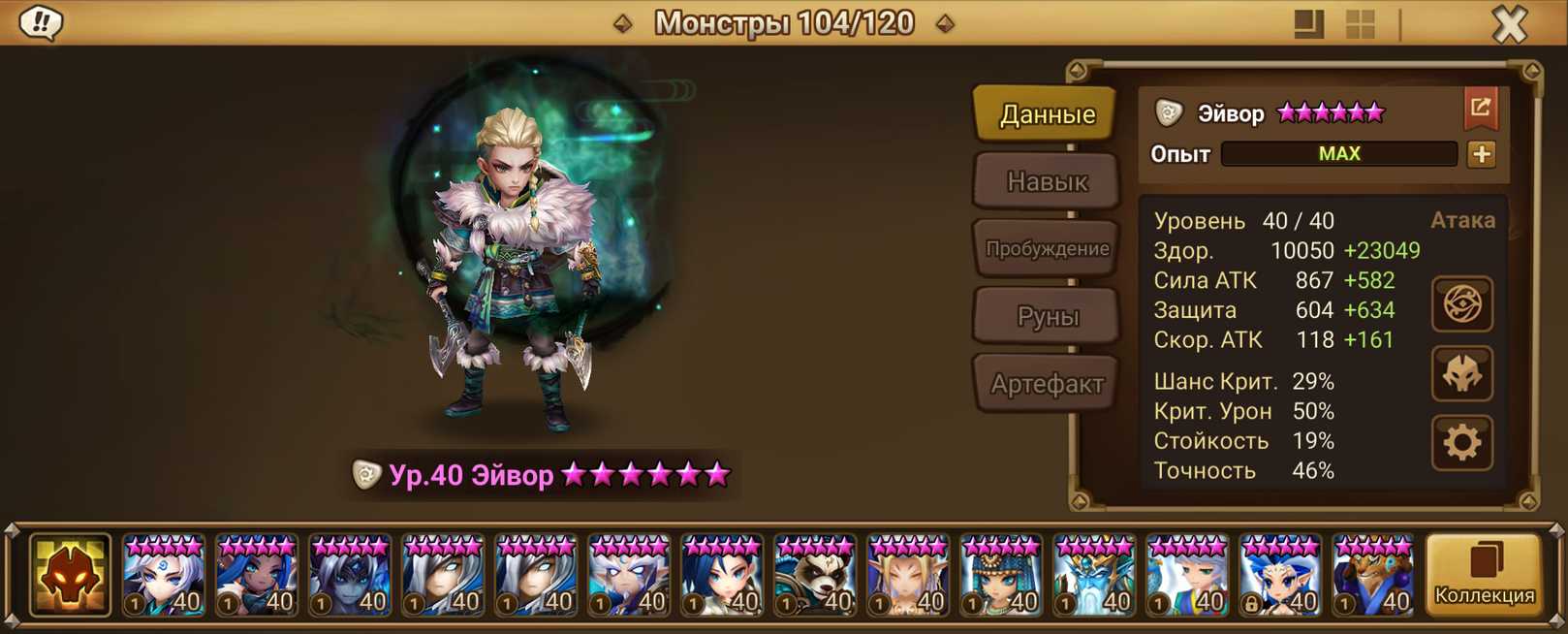Click the orange demon mask filter icon
The image size is (1568, 634).
point(70,576)
